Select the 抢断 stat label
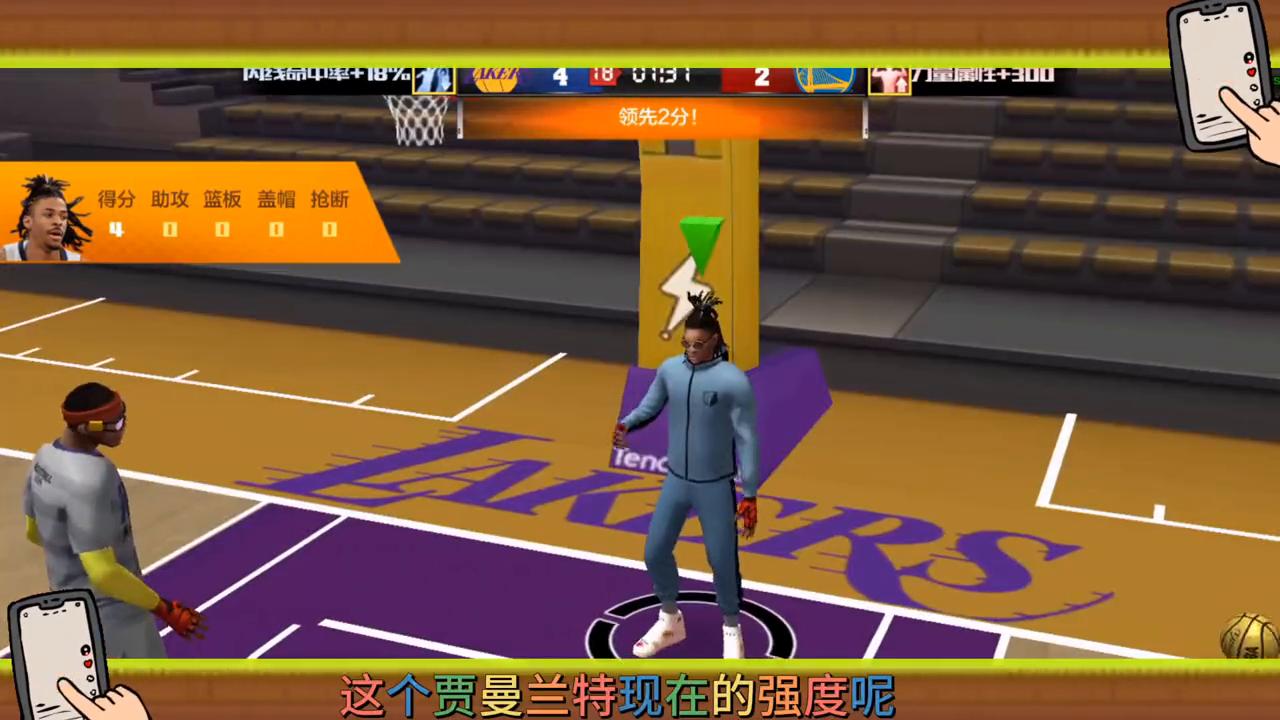The width and height of the screenshot is (1280, 720). pyautogui.click(x=328, y=200)
